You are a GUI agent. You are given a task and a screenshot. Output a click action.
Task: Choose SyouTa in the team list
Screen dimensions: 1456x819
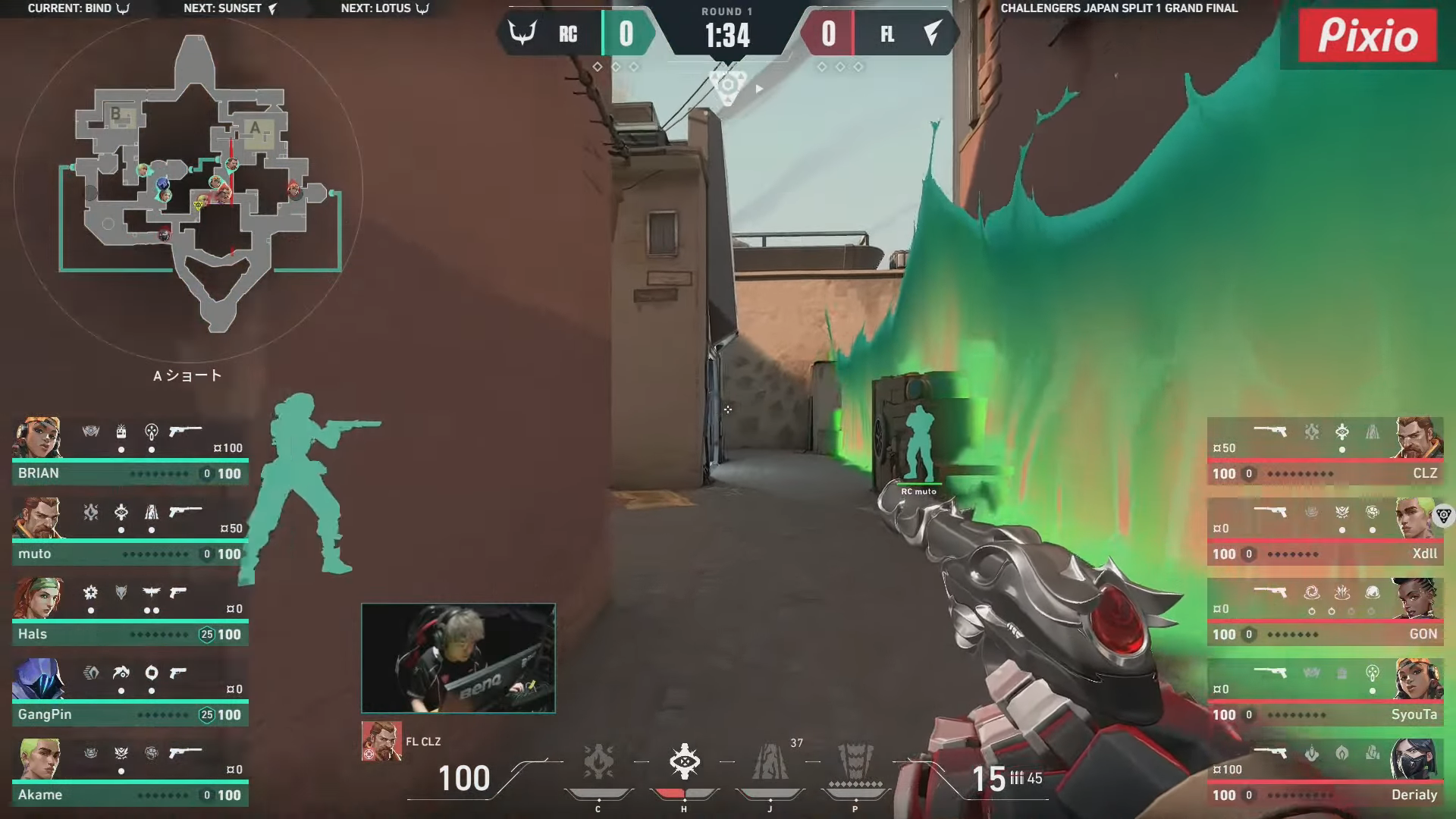point(1324,693)
